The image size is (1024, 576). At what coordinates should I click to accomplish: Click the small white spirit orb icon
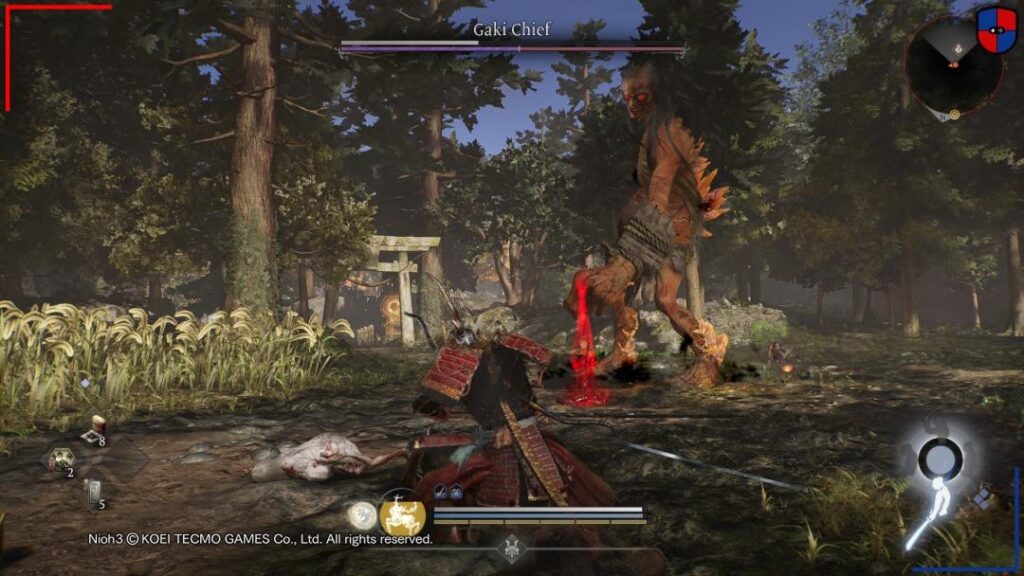[x=361, y=514]
